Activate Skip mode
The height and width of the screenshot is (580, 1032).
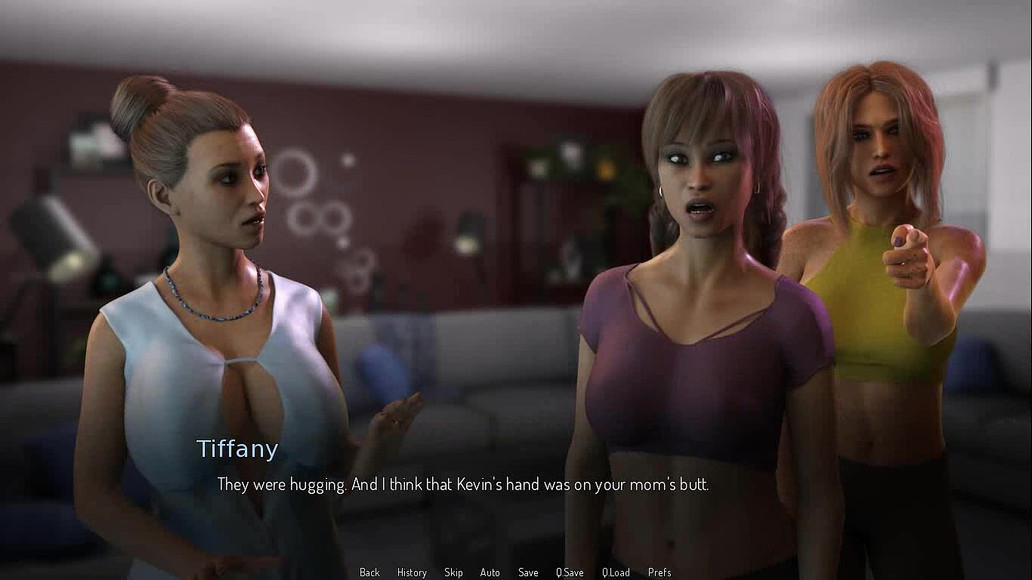tap(453, 572)
